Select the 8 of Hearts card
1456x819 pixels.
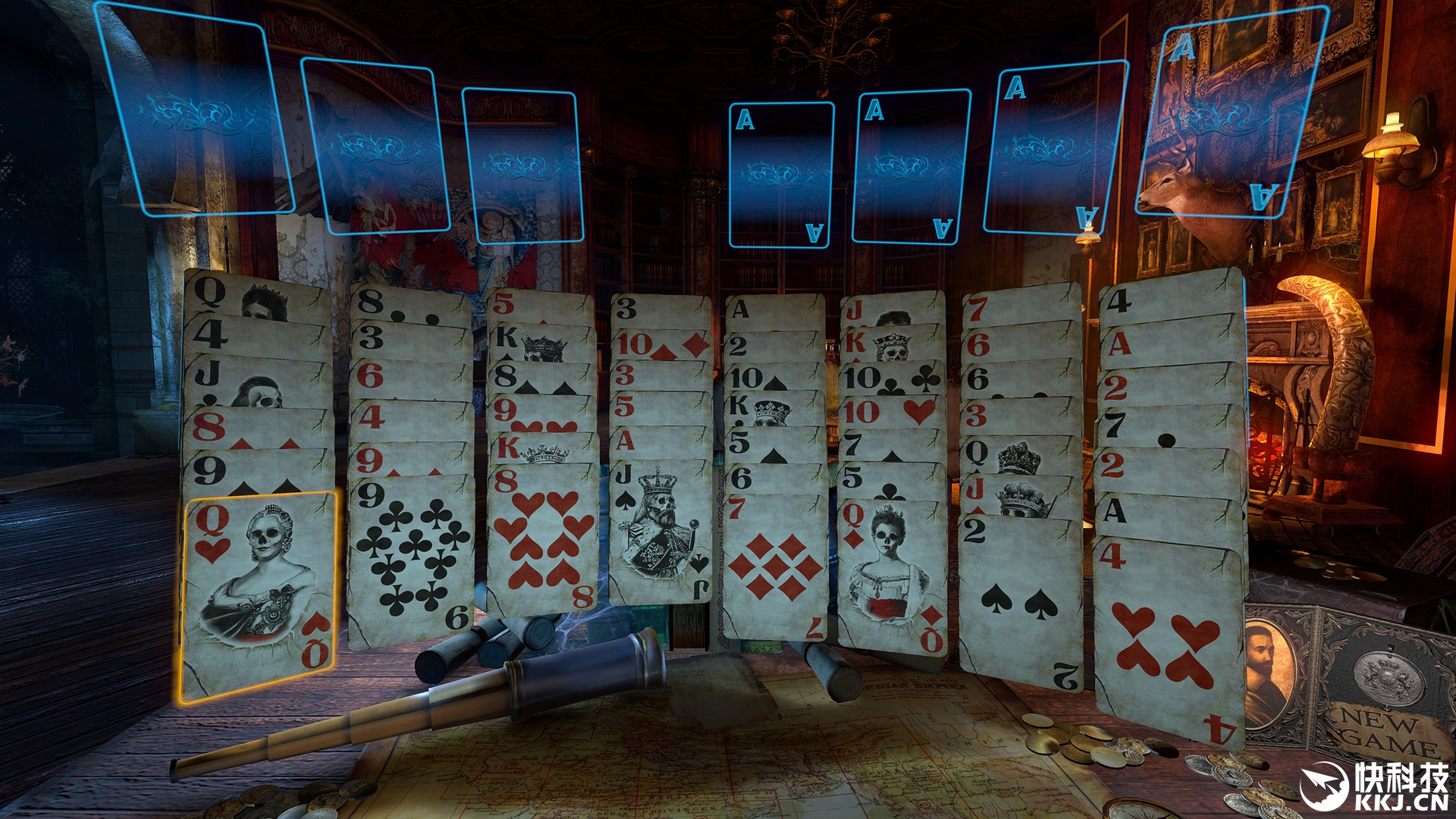540,540
